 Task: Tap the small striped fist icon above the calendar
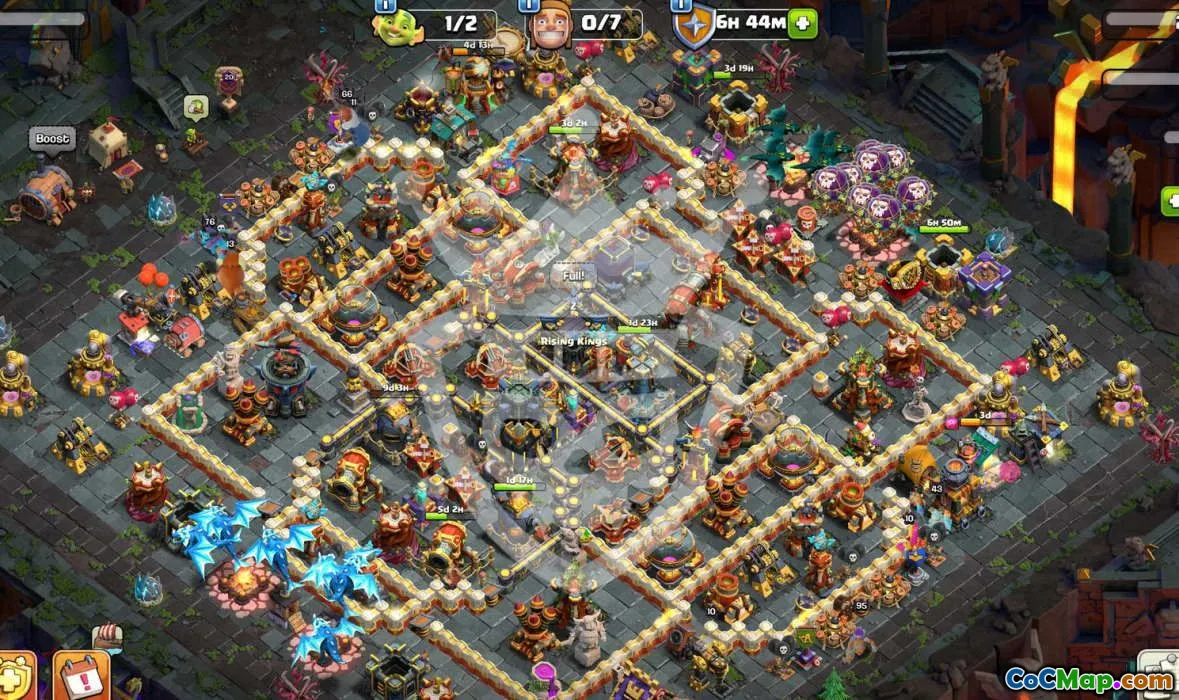106,636
